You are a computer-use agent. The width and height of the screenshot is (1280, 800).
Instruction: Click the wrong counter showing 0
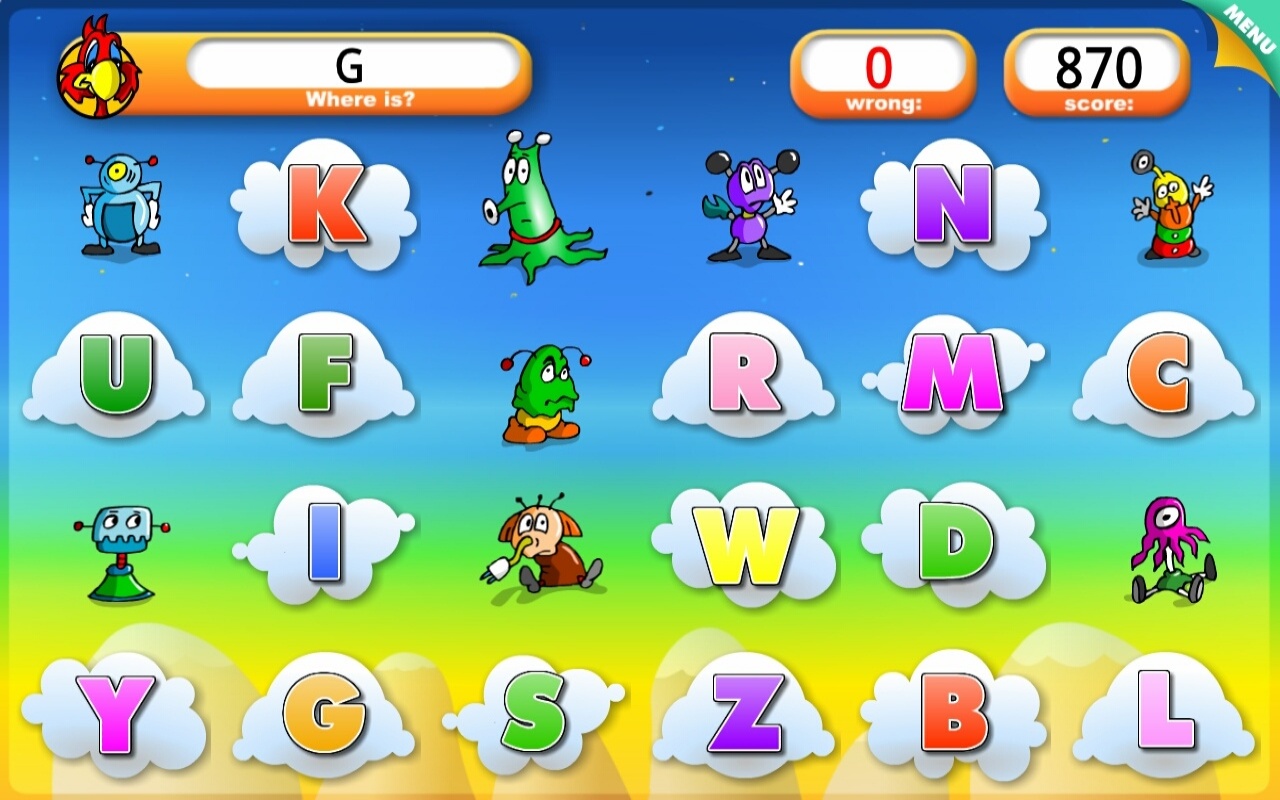click(x=882, y=66)
